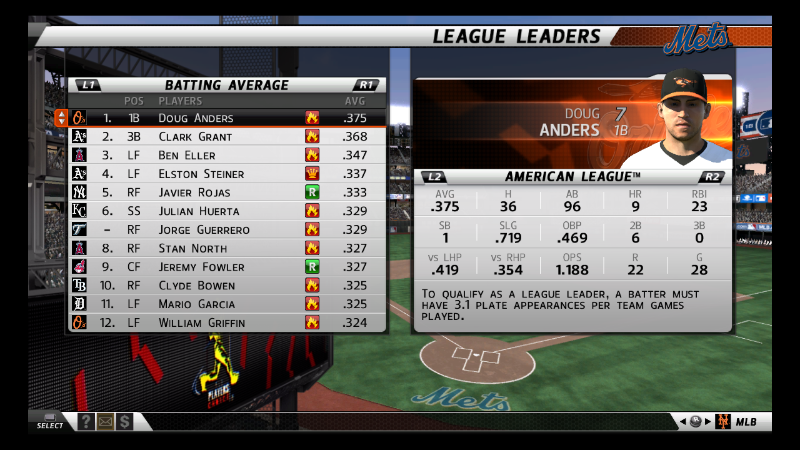
Task: Open the question mark help icon
Action: point(87,422)
